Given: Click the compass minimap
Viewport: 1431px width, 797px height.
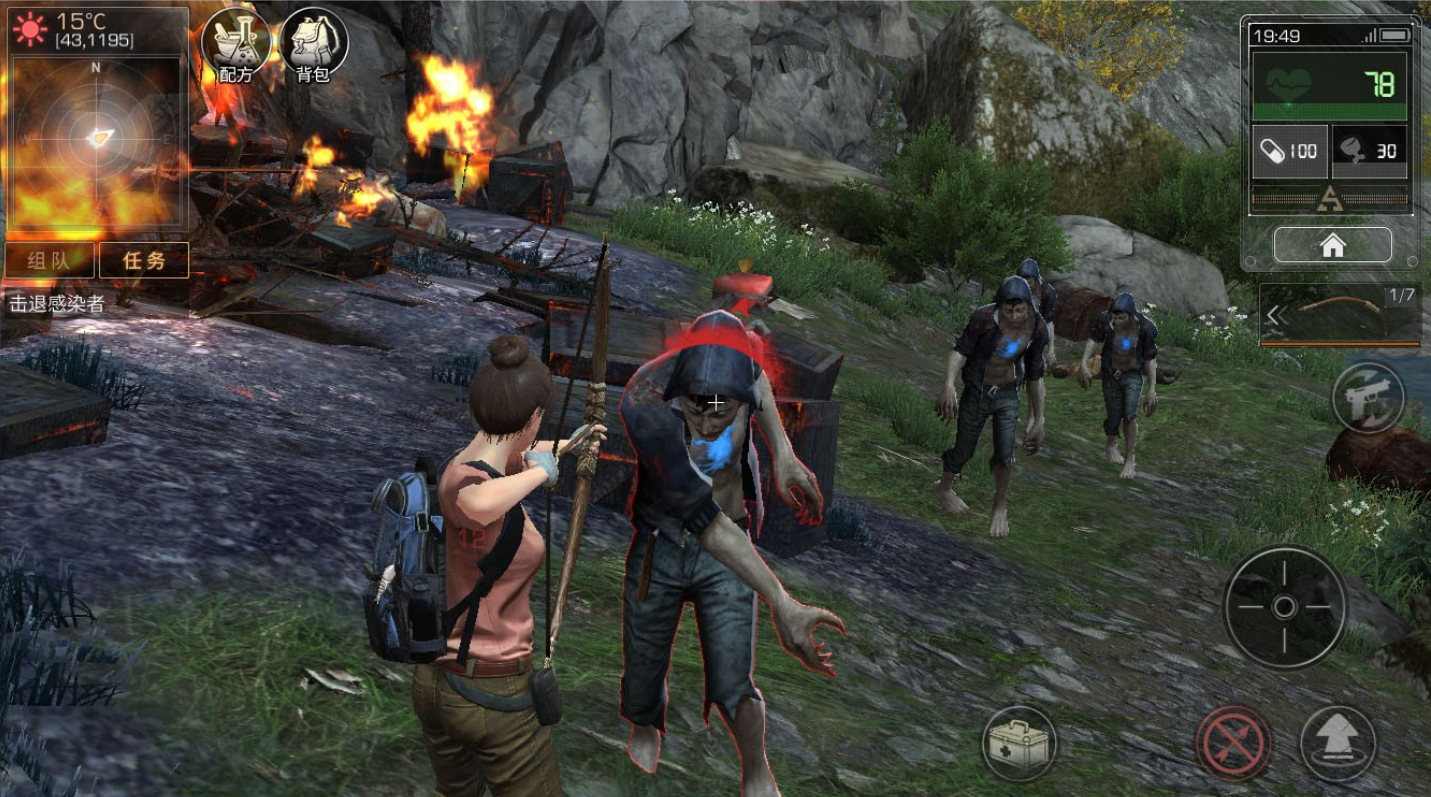Looking at the screenshot, I should (97, 138).
